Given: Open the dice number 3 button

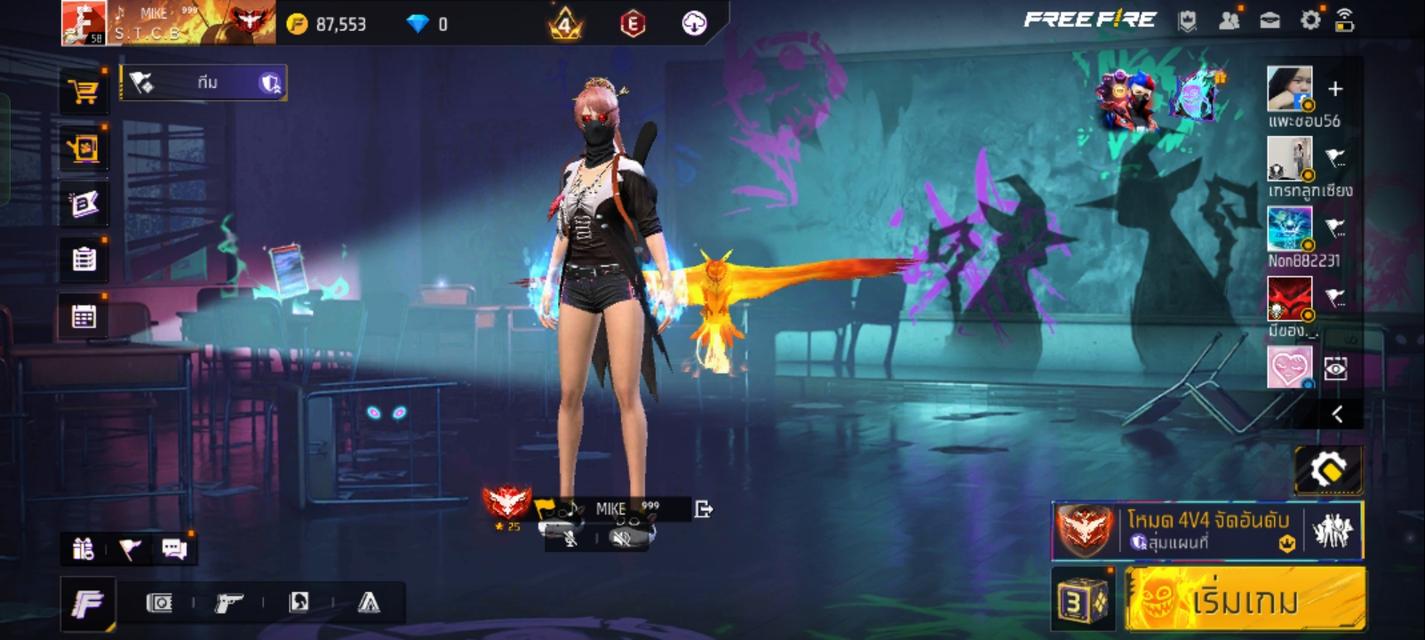Looking at the screenshot, I should pyautogui.click(x=1083, y=600).
